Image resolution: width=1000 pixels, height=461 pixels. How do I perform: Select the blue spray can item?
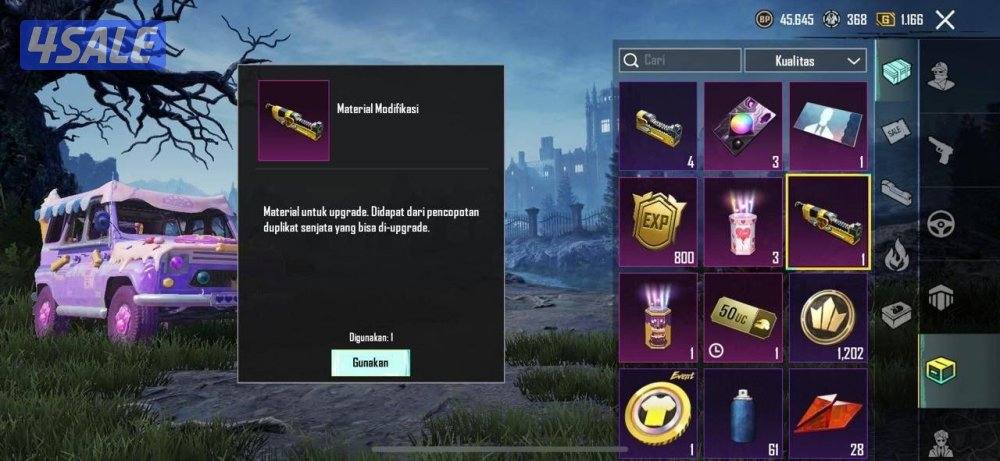pos(742,410)
